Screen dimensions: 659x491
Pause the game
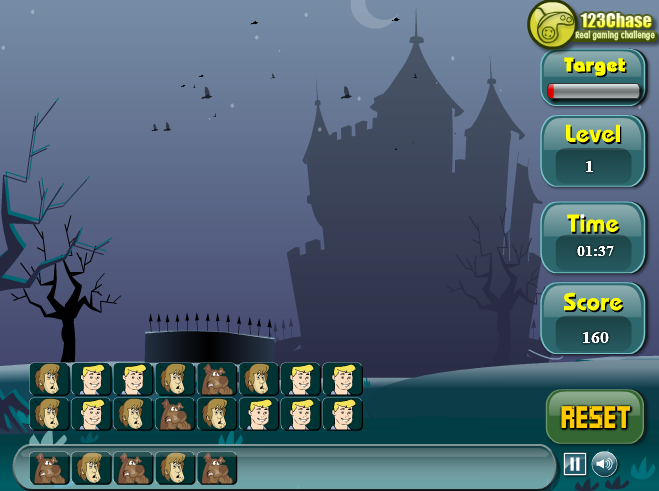pos(575,464)
